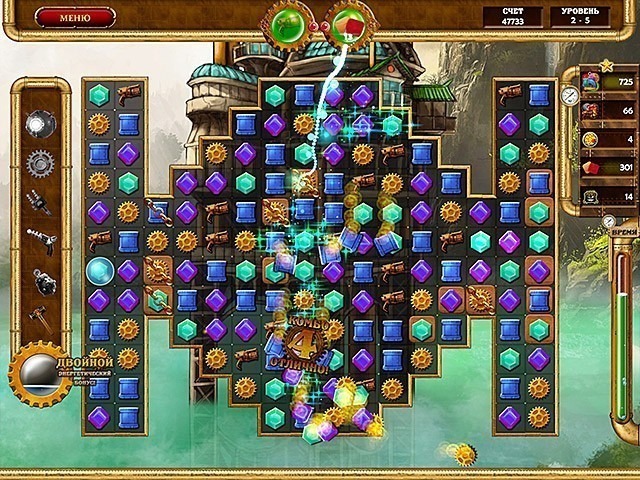Open the МЕНЮ menu
The height and width of the screenshot is (480, 640).
(x=75, y=17)
